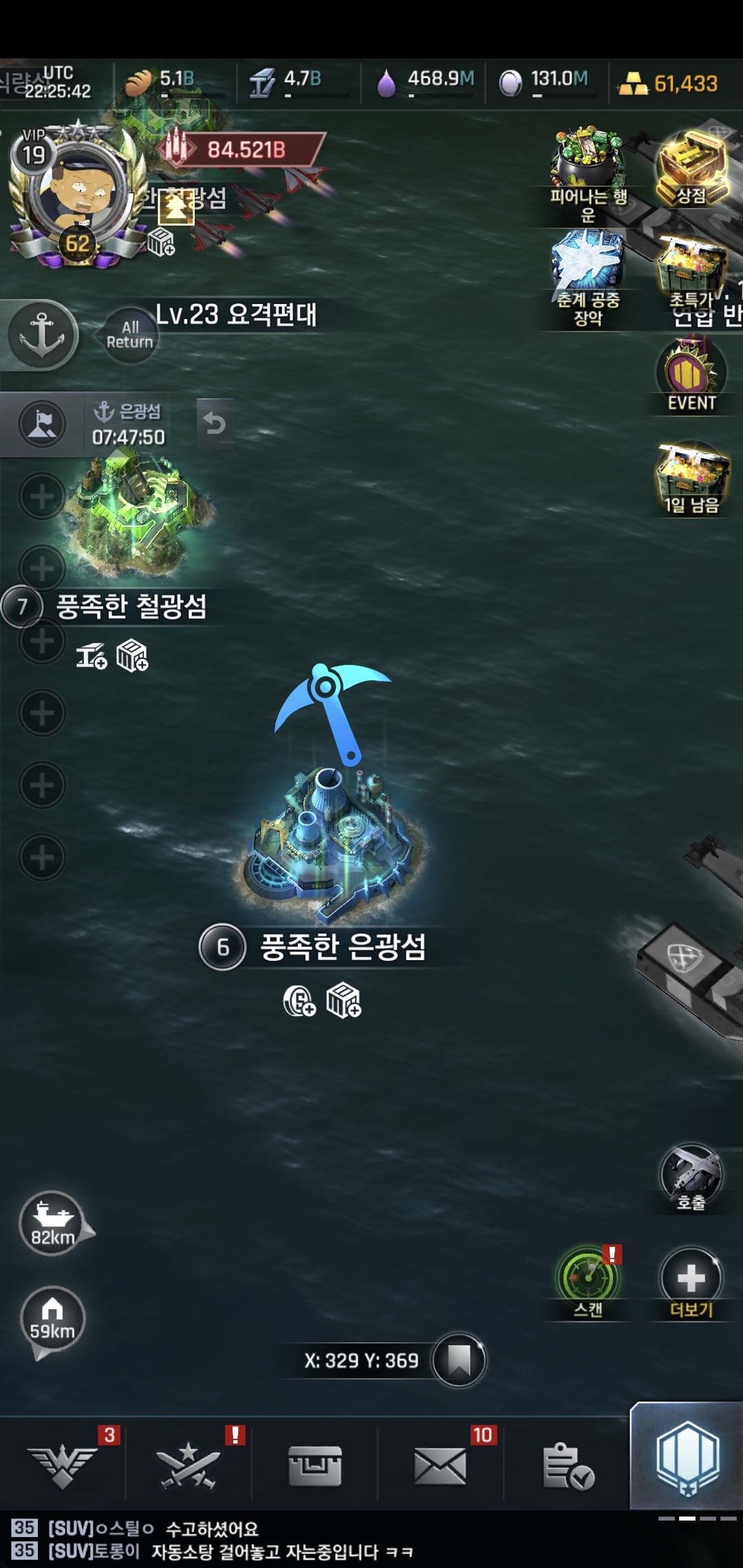Recall the fleet gathering at 은광섬
Viewport: 743px width, 1568px height.
(x=215, y=424)
